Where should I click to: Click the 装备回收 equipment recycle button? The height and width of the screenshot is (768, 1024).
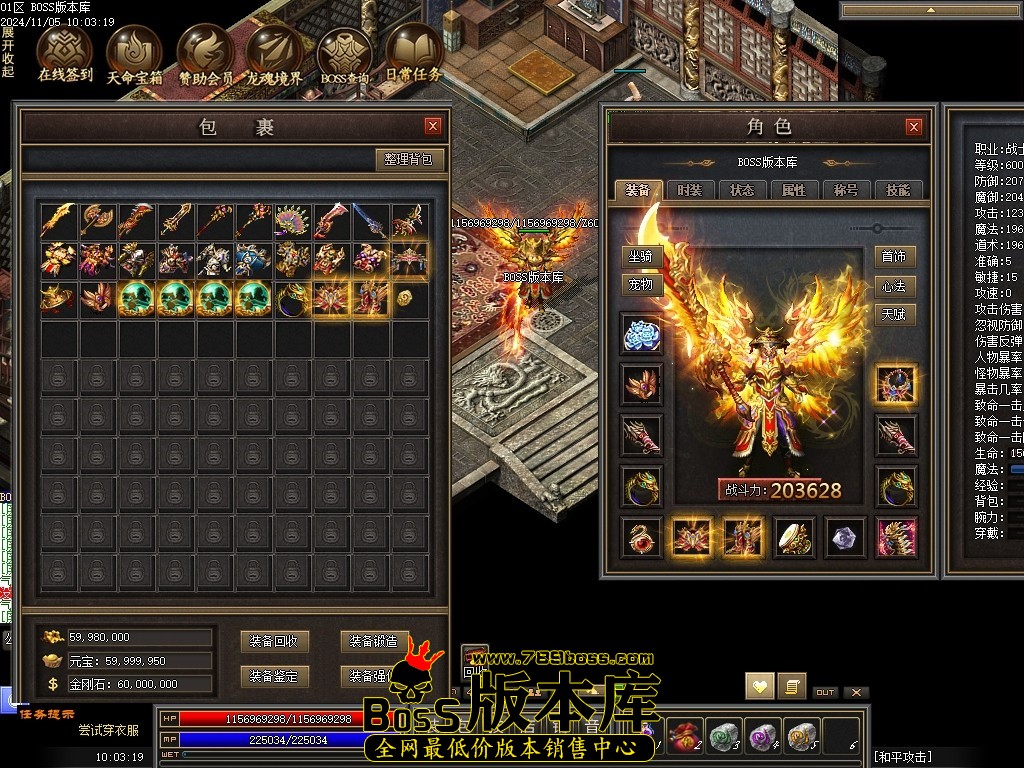pos(275,642)
